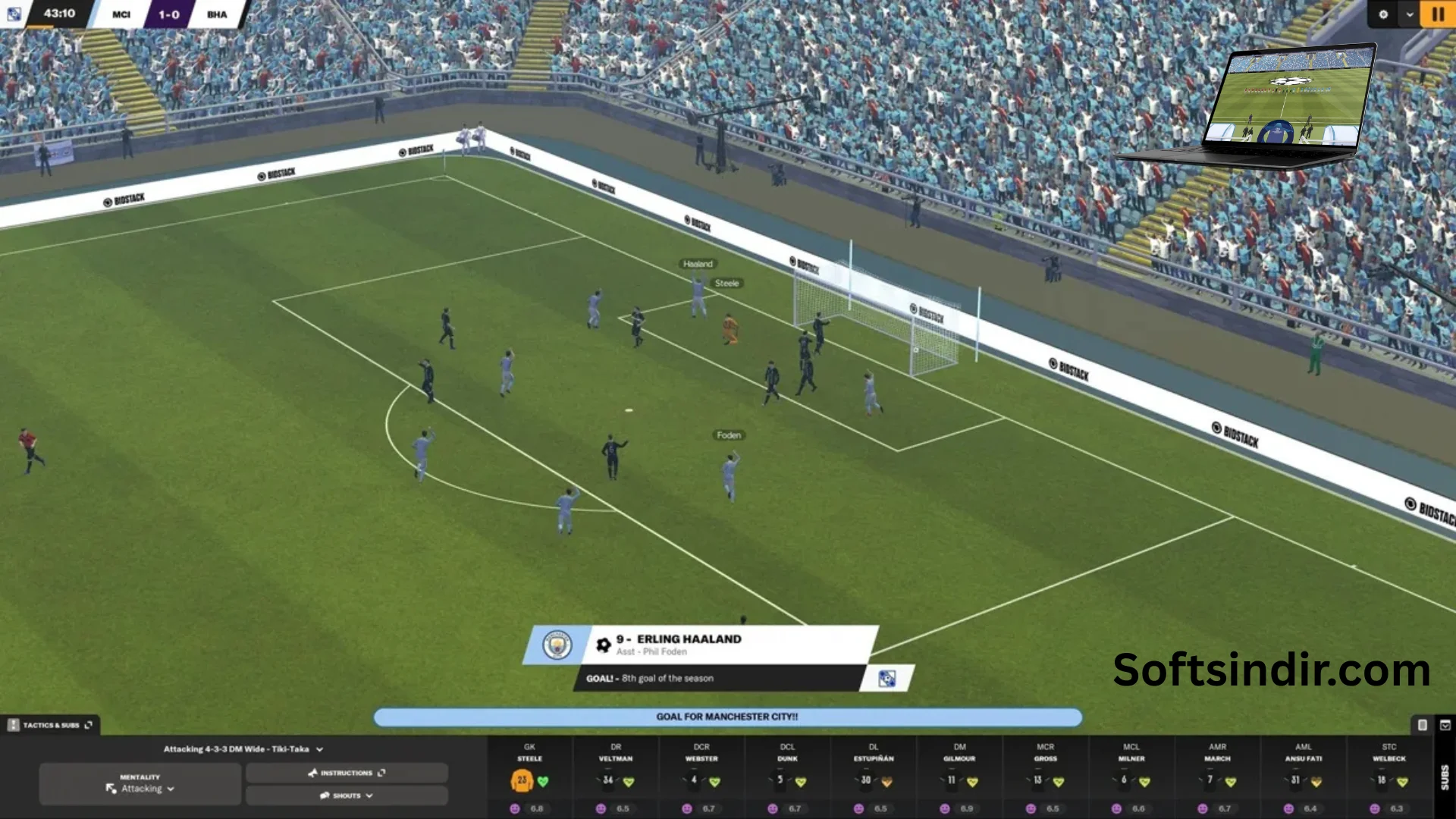Select Gilmour in the DM slot

pos(959,777)
